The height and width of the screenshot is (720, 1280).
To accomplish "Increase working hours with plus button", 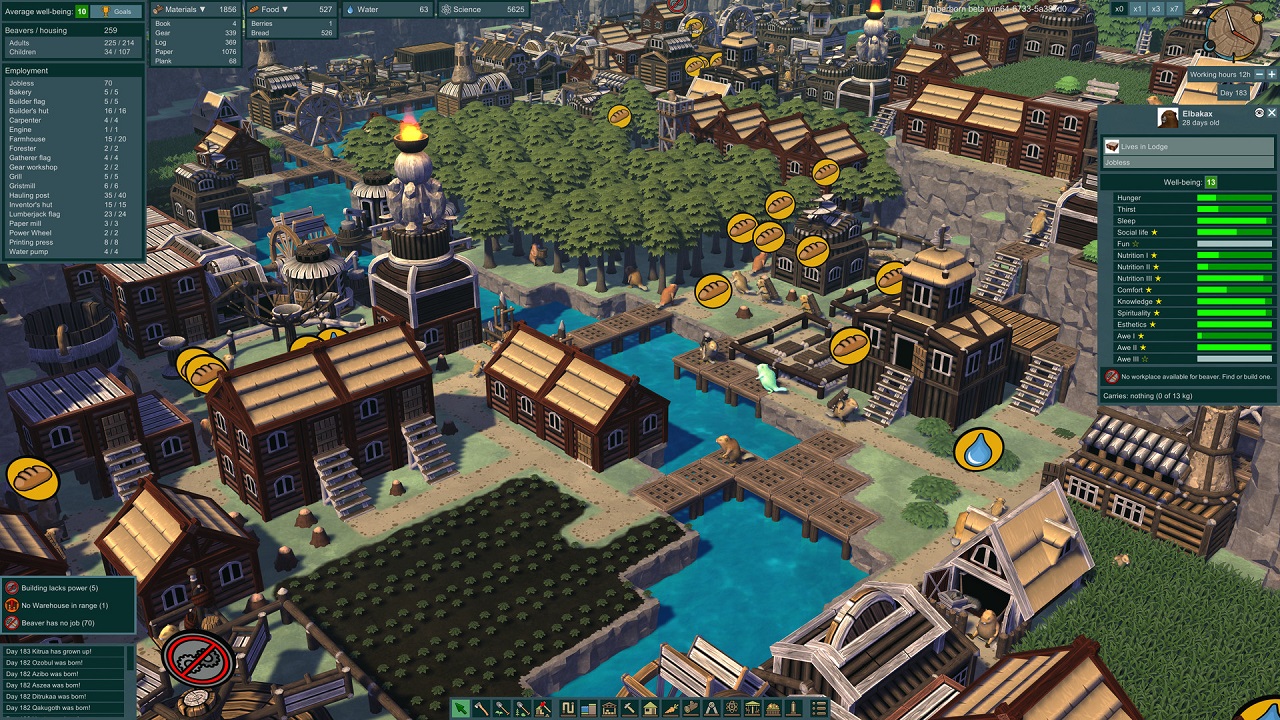I will [1270, 75].
